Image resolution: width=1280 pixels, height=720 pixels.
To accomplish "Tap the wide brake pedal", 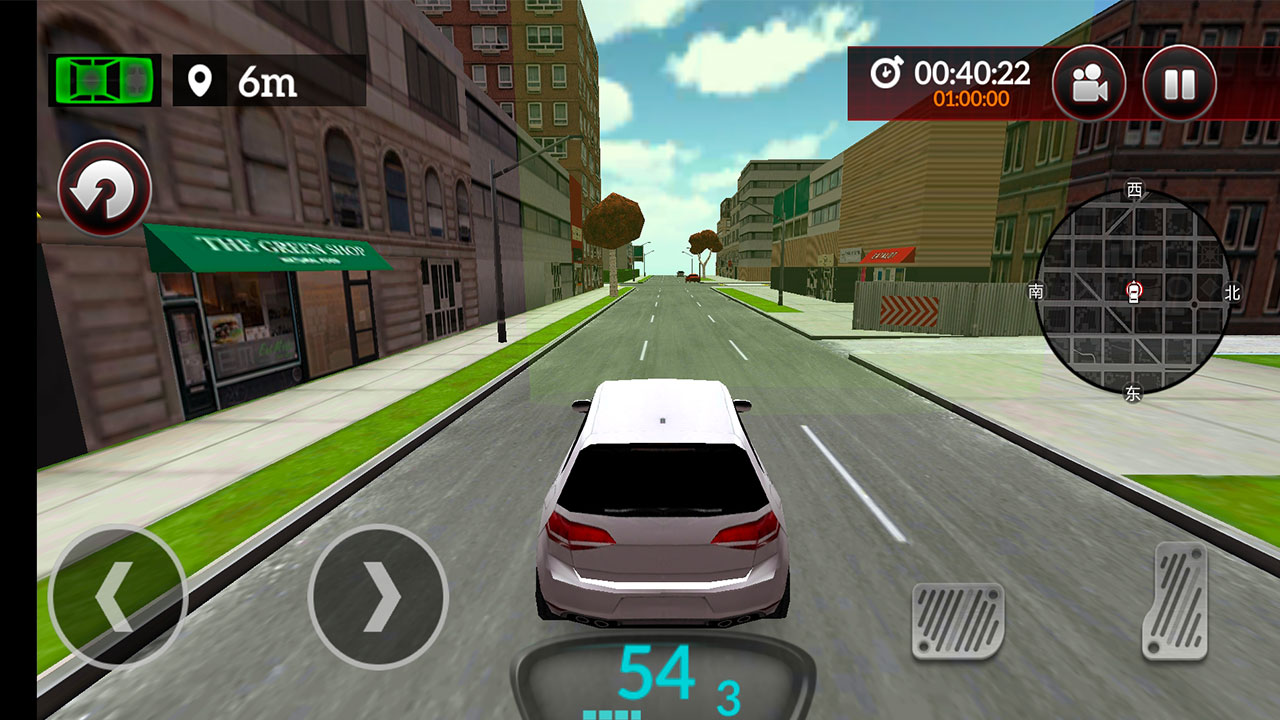I will (958, 621).
